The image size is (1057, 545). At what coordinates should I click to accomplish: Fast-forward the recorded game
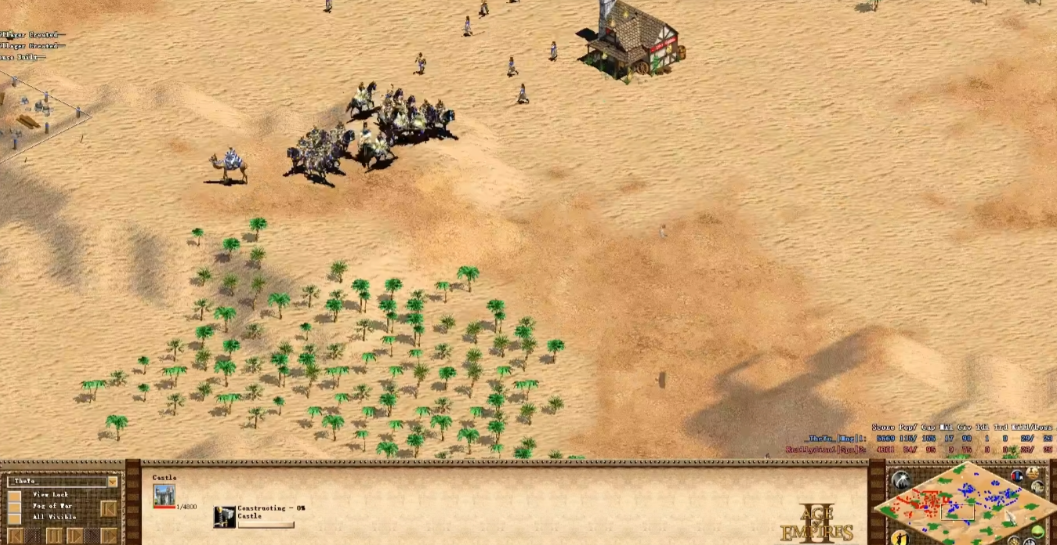point(108,537)
